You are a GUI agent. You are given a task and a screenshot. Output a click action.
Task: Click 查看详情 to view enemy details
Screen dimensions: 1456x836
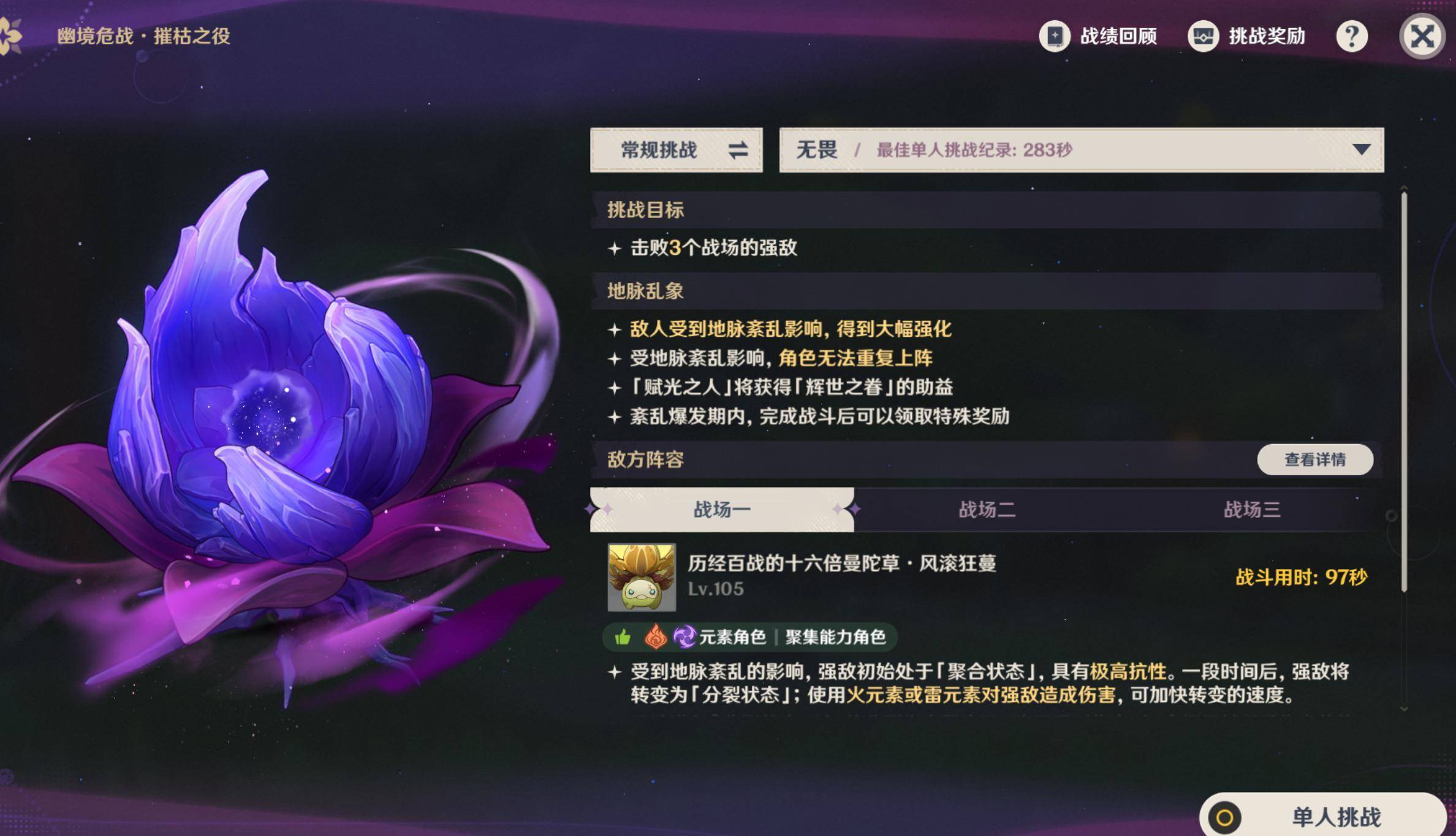1314,459
